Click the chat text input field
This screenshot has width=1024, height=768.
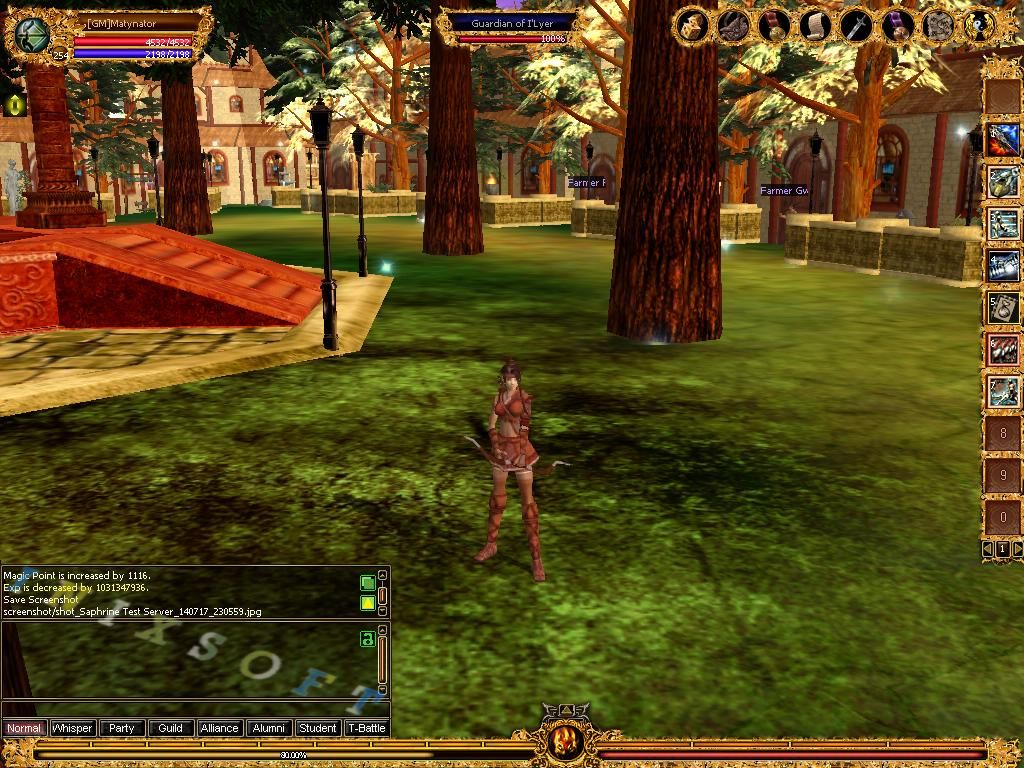[190, 708]
